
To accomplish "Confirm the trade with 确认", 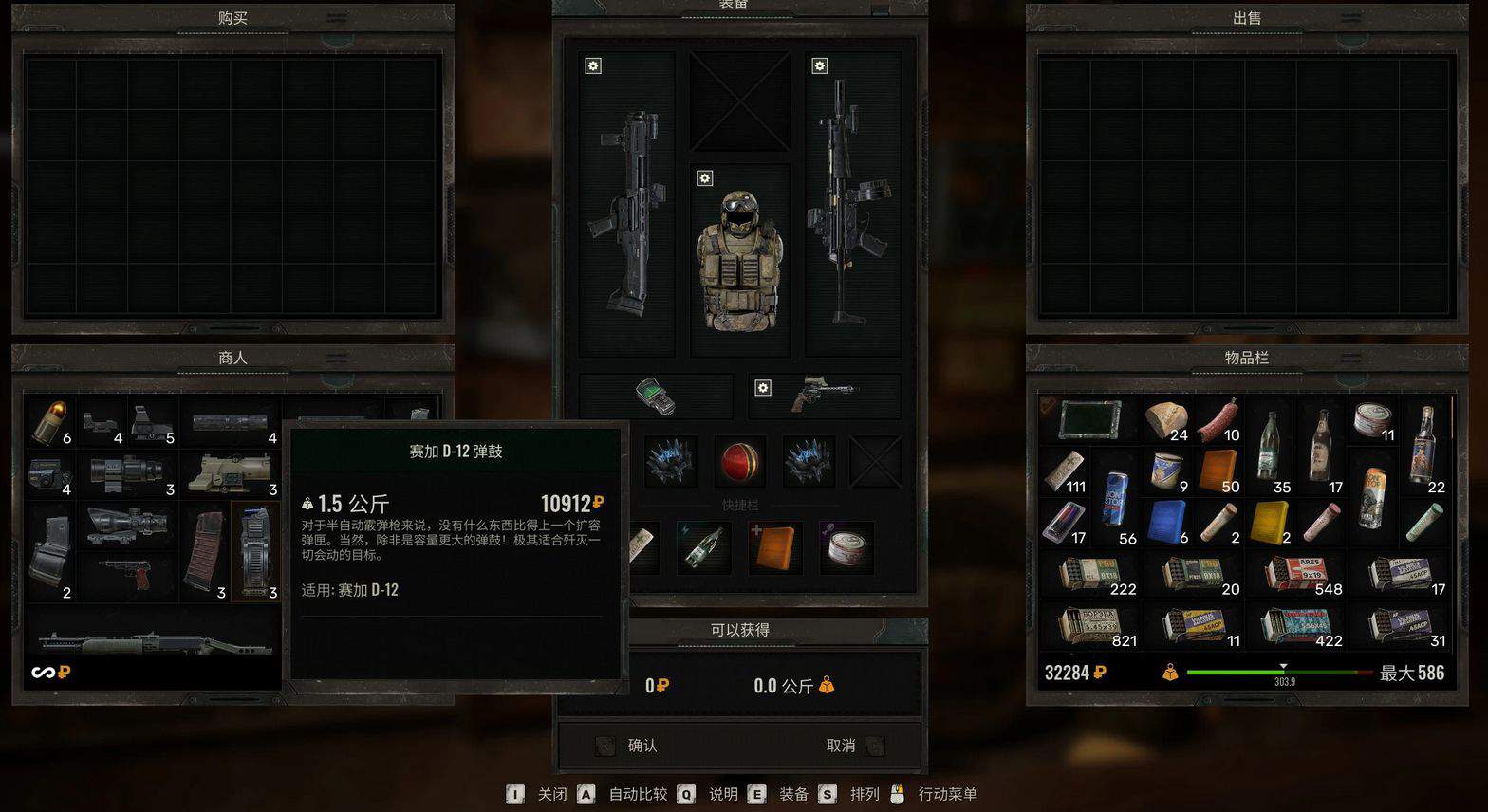I will coord(642,746).
